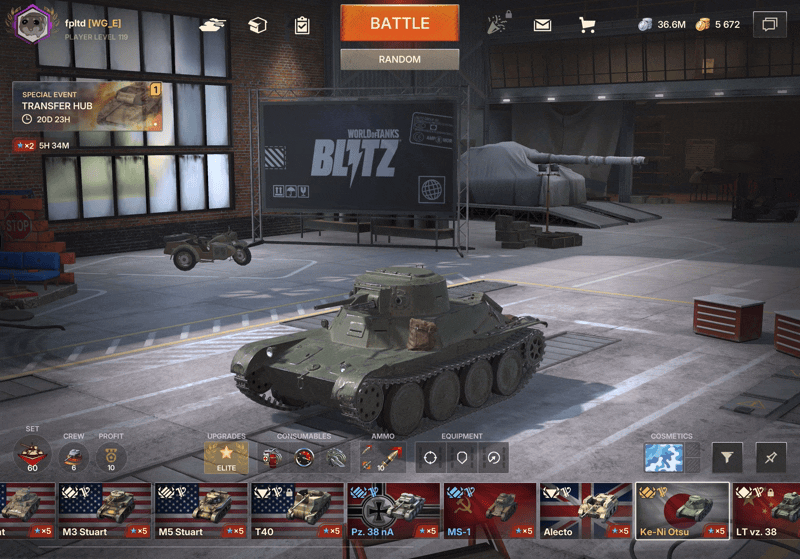Open the tank tech tree icon

click(x=213, y=25)
